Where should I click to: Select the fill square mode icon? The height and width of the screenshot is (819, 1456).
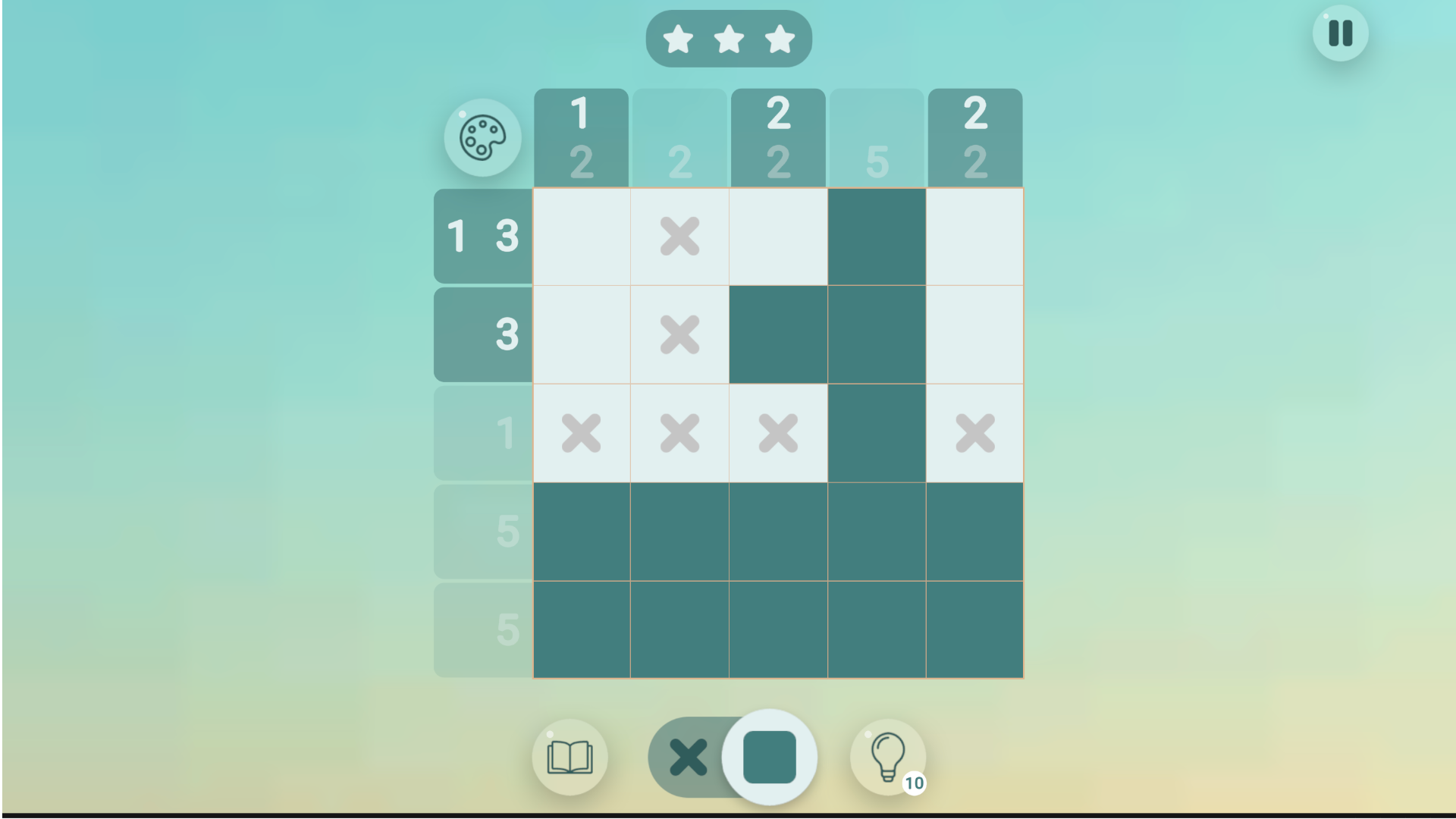pyautogui.click(x=770, y=757)
